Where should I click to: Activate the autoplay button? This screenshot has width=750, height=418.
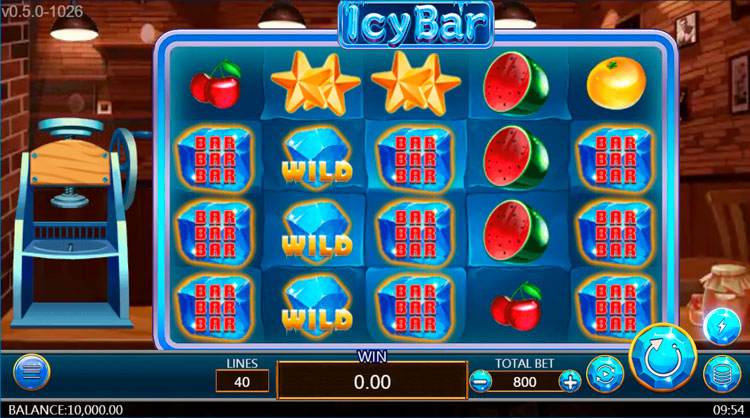tap(604, 375)
